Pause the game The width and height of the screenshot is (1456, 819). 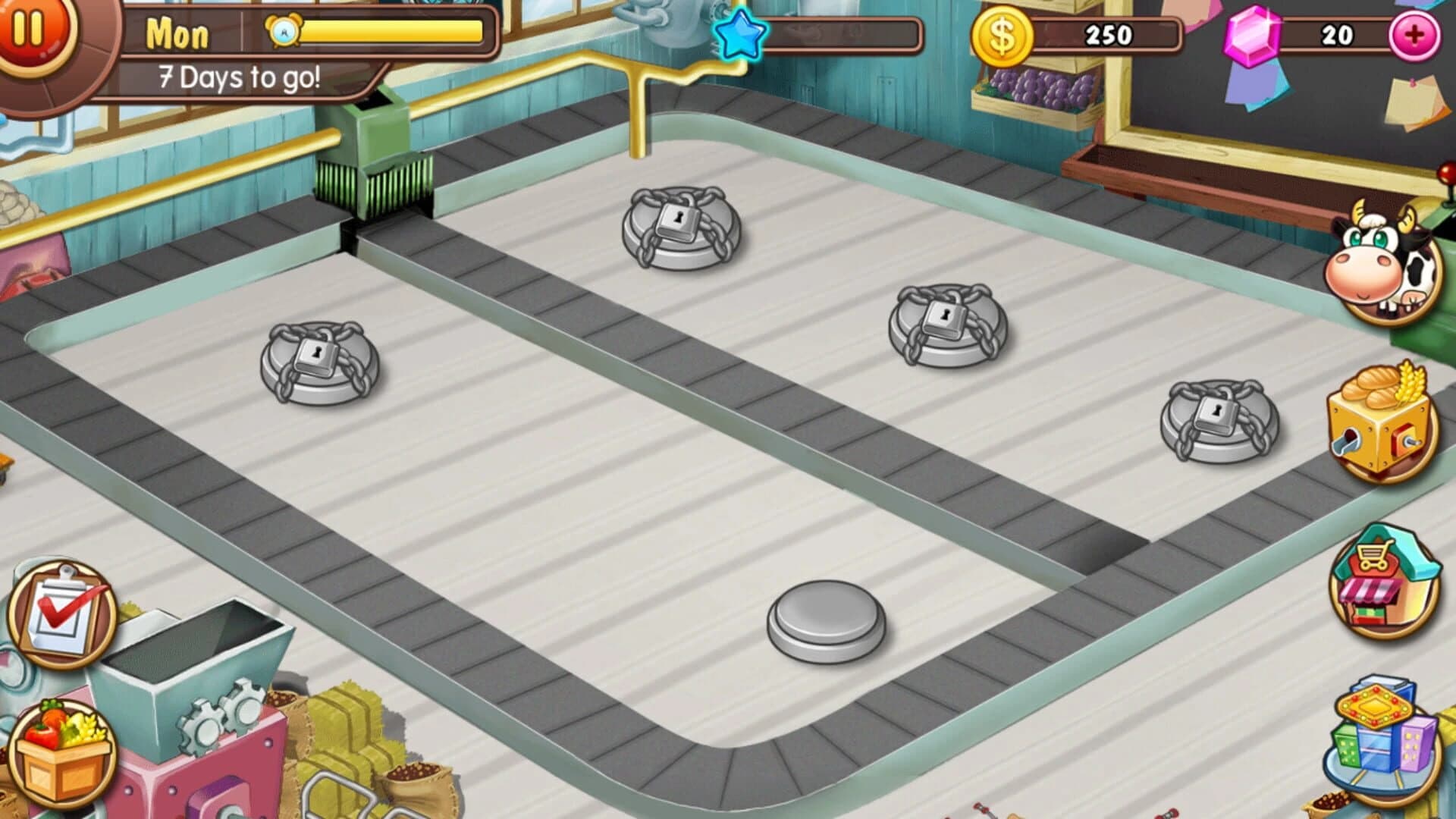click(30, 30)
